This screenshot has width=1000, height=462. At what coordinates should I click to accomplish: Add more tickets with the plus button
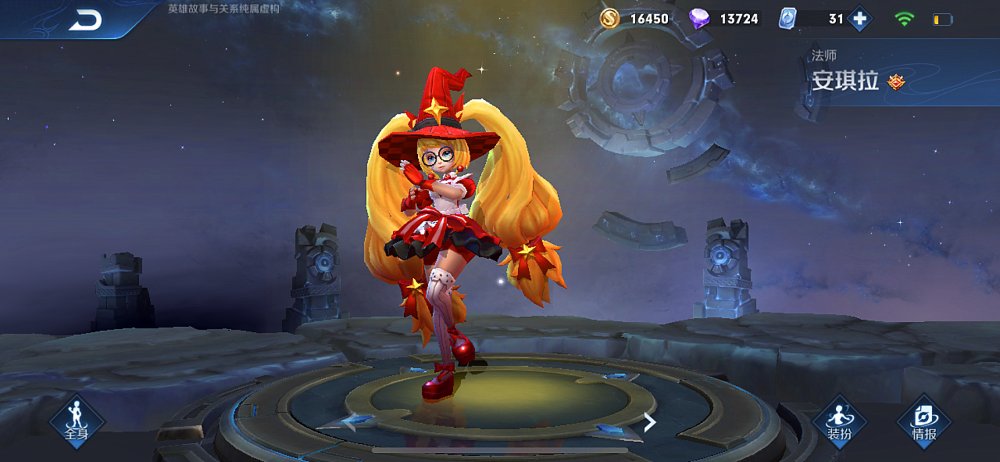tap(858, 19)
